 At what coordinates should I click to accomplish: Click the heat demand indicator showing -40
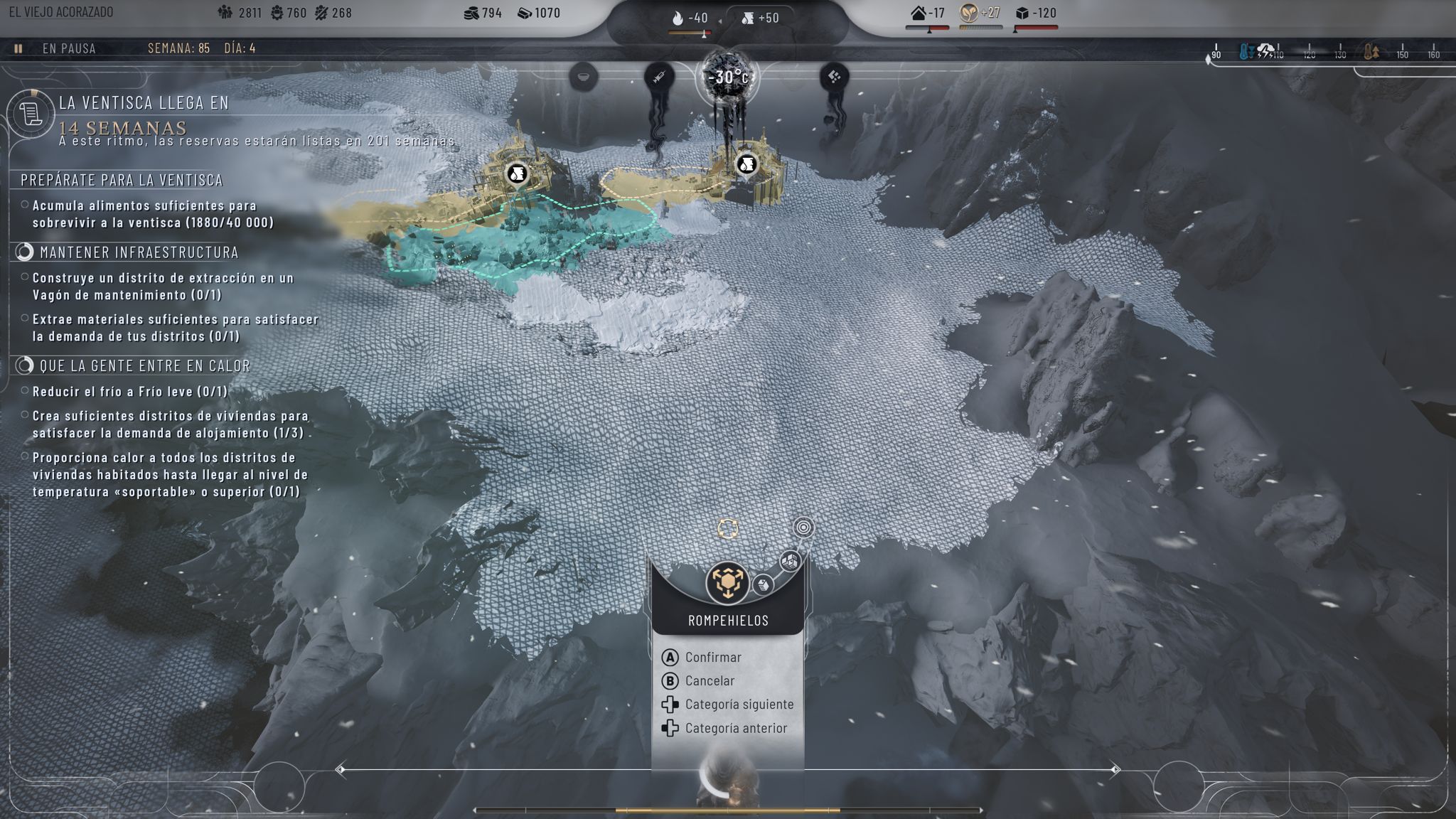click(x=690, y=18)
